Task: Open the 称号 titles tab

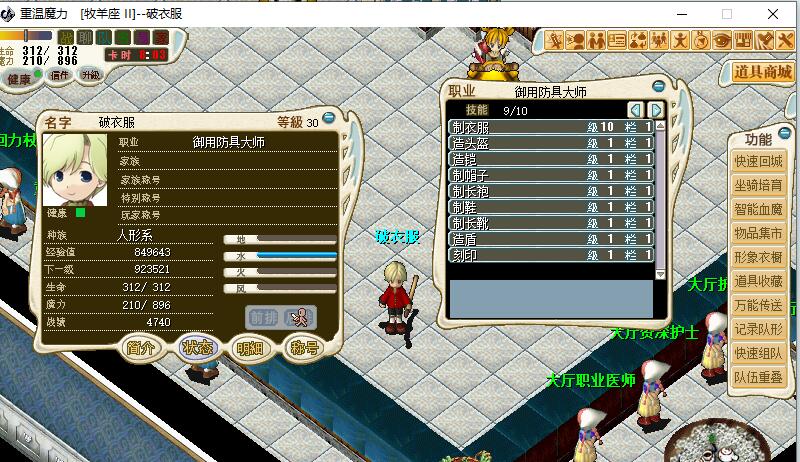Action: coord(303,348)
